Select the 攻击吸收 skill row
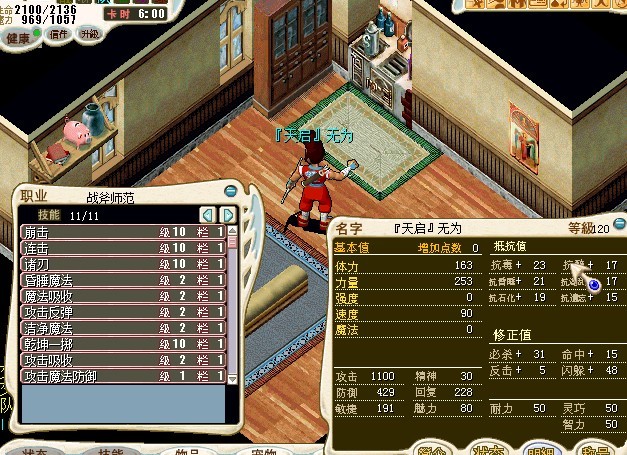Image resolution: width=627 pixels, height=455 pixels. click(x=120, y=360)
